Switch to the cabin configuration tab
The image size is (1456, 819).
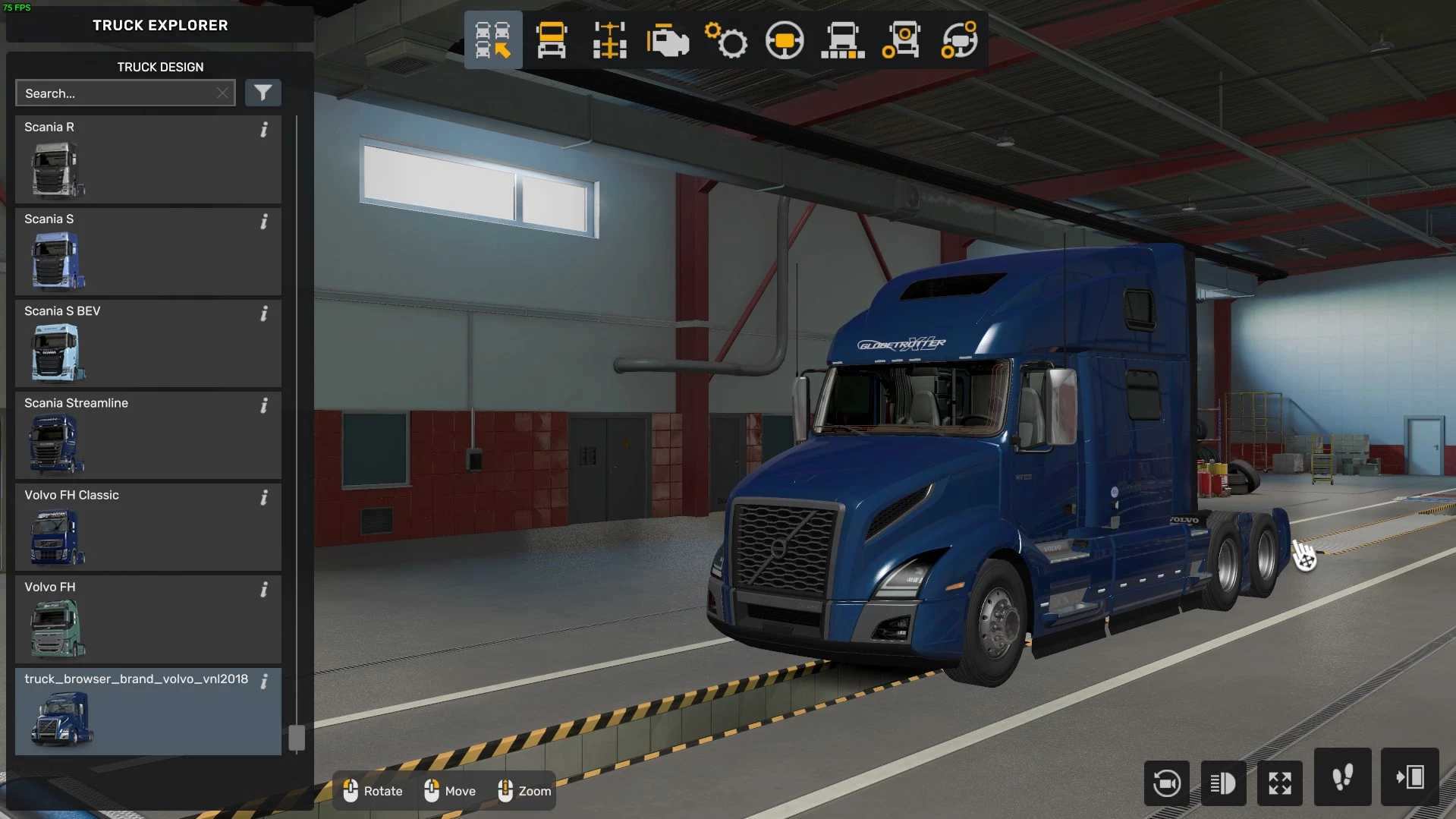pyautogui.click(x=552, y=40)
